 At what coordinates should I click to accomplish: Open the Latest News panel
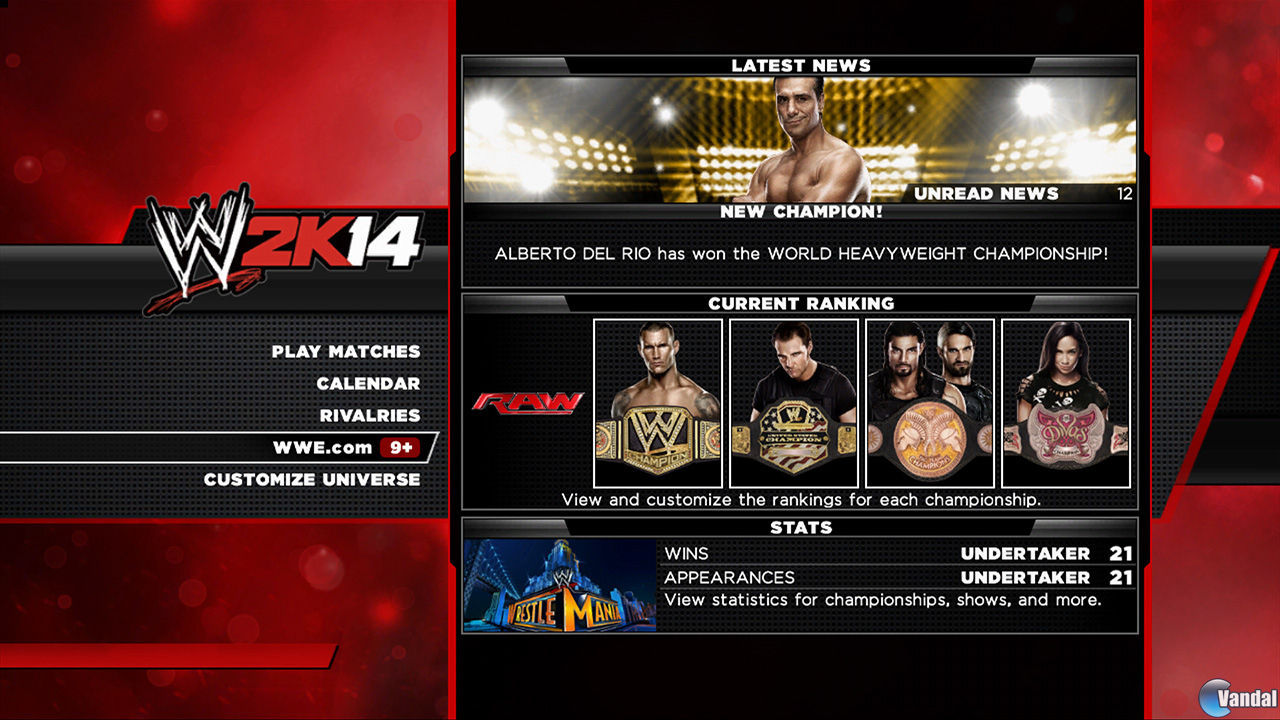(x=800, y=64)
